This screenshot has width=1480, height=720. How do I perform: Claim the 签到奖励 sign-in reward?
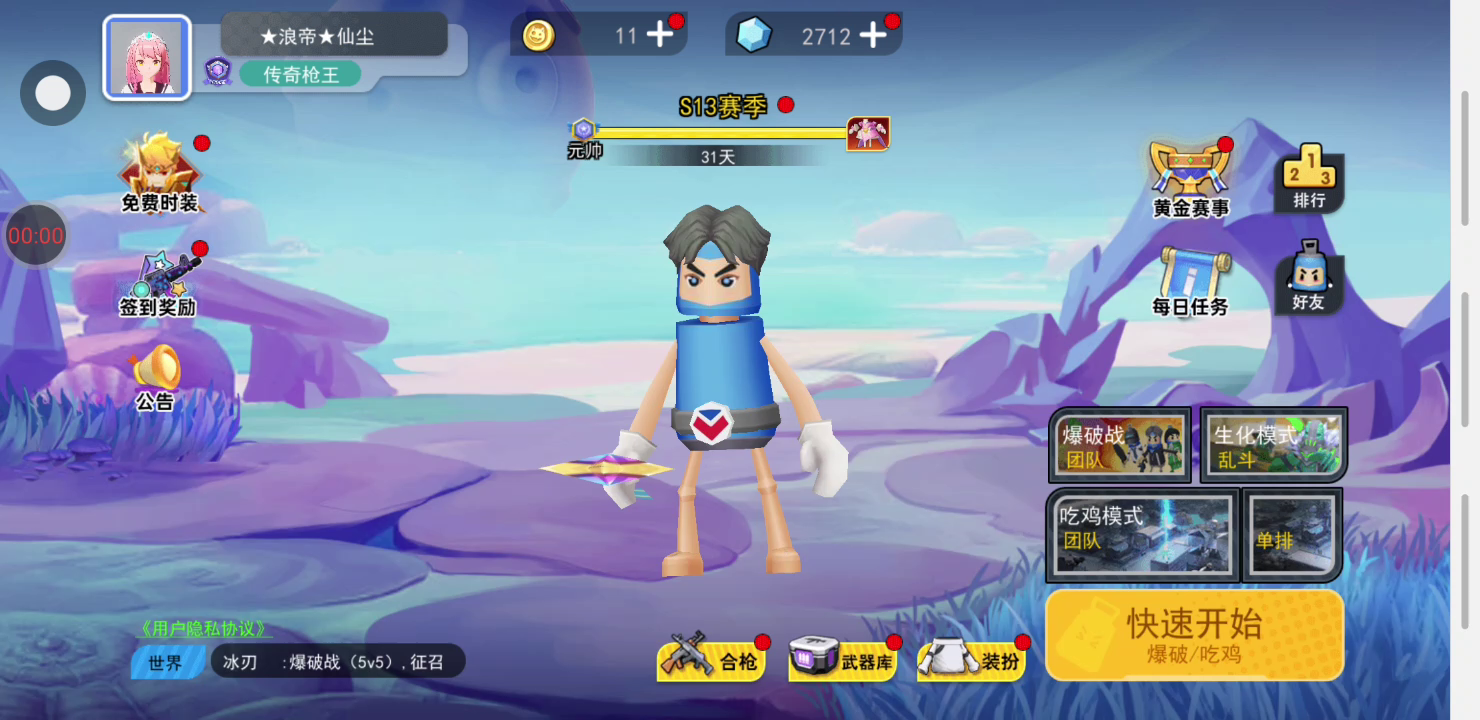click(158, 285)
